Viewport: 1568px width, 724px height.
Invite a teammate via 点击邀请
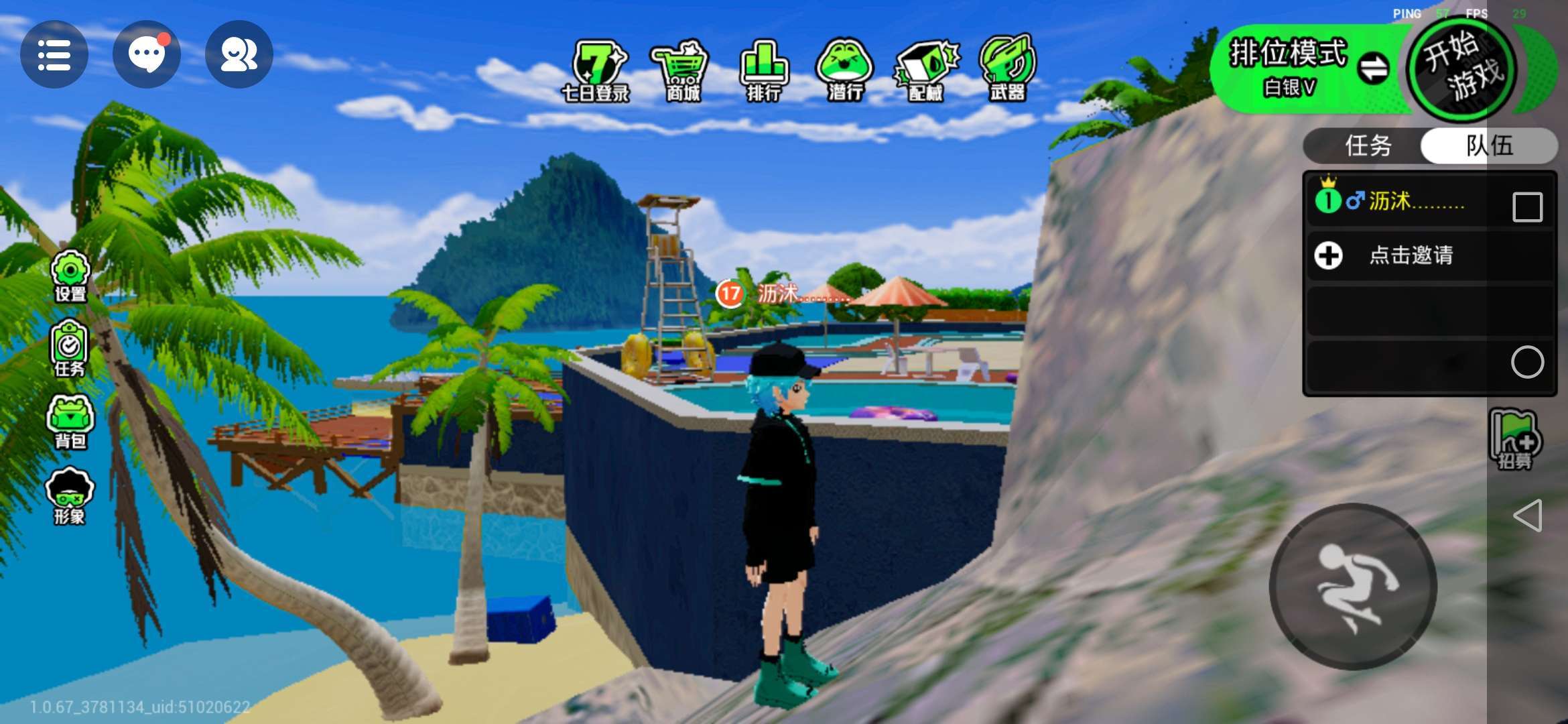pos(1410,255)
